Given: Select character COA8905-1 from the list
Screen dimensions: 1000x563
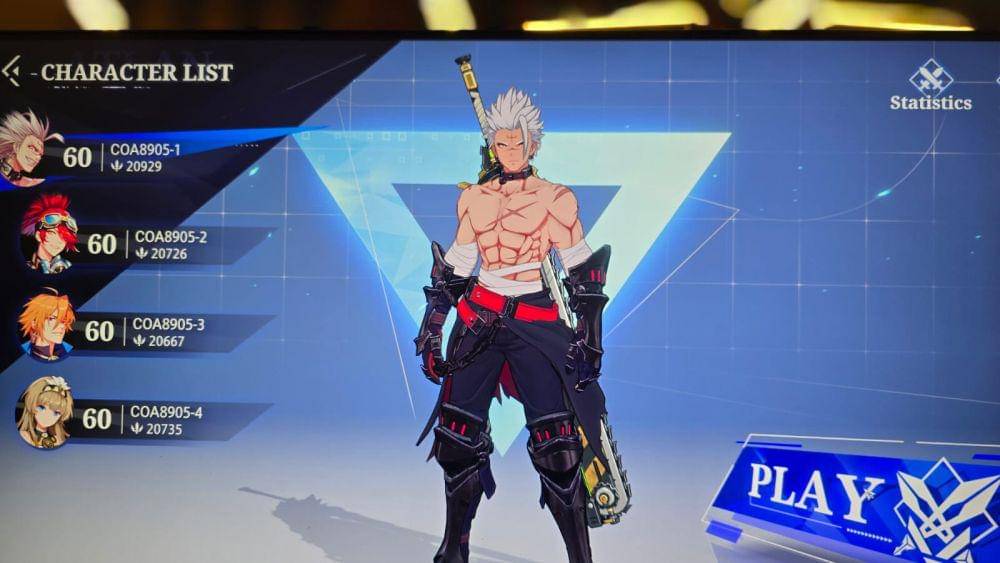Looking at the screenshot, I should pos(120,157).
